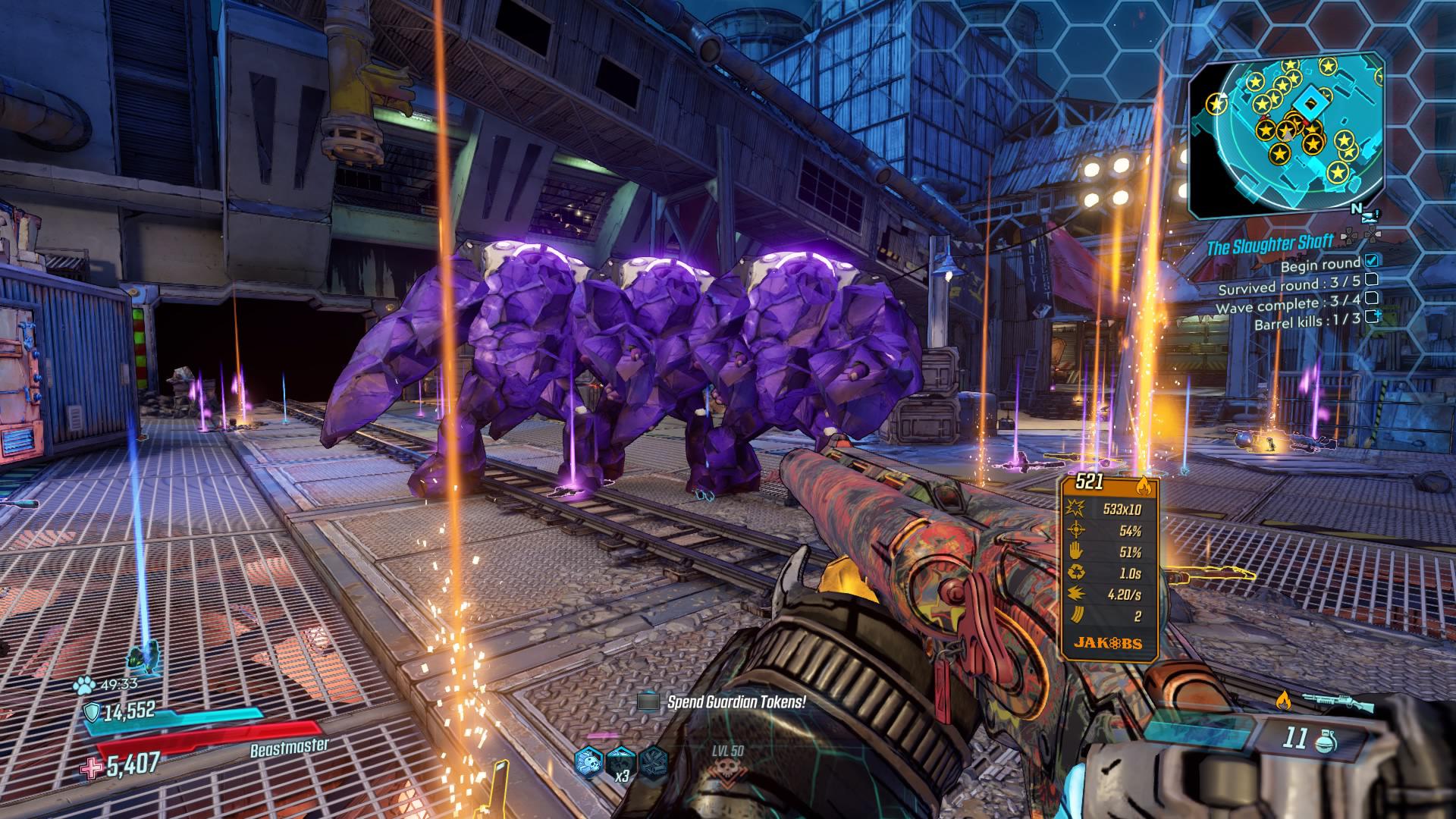Viewport: 1456px width, 819px height.
Task: Toggle the Wave complete objective checkbox
Action: (x=1371, y=297)
